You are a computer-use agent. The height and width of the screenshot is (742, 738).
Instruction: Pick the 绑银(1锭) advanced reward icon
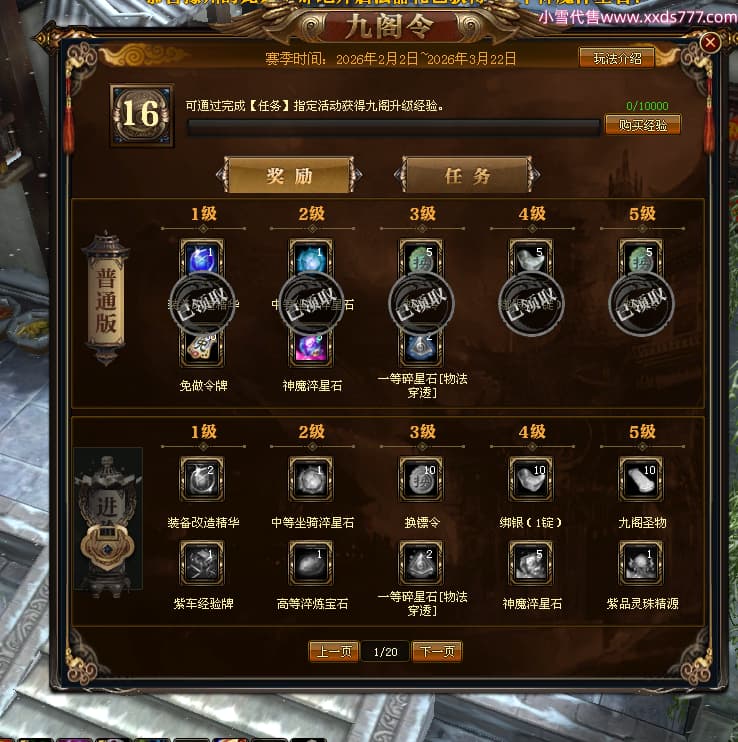tap(531, 478)
